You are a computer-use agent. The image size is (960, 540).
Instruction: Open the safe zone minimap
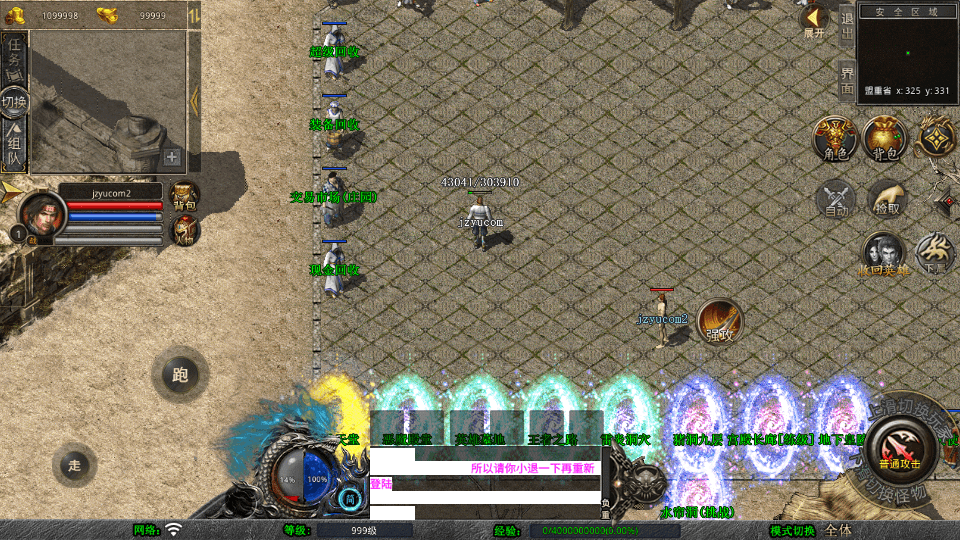tap(907, 50)
